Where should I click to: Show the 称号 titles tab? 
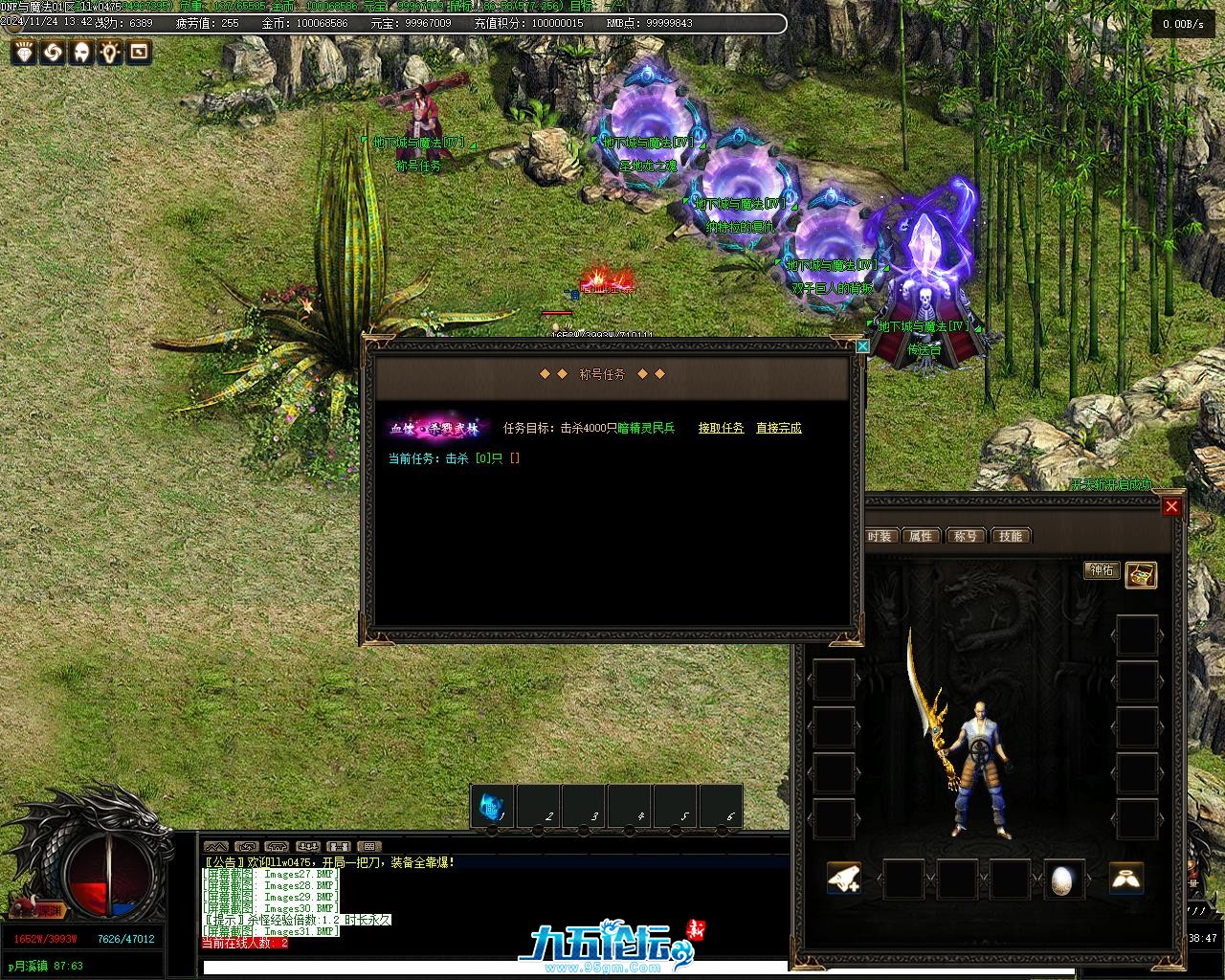[x=966, y=536]
